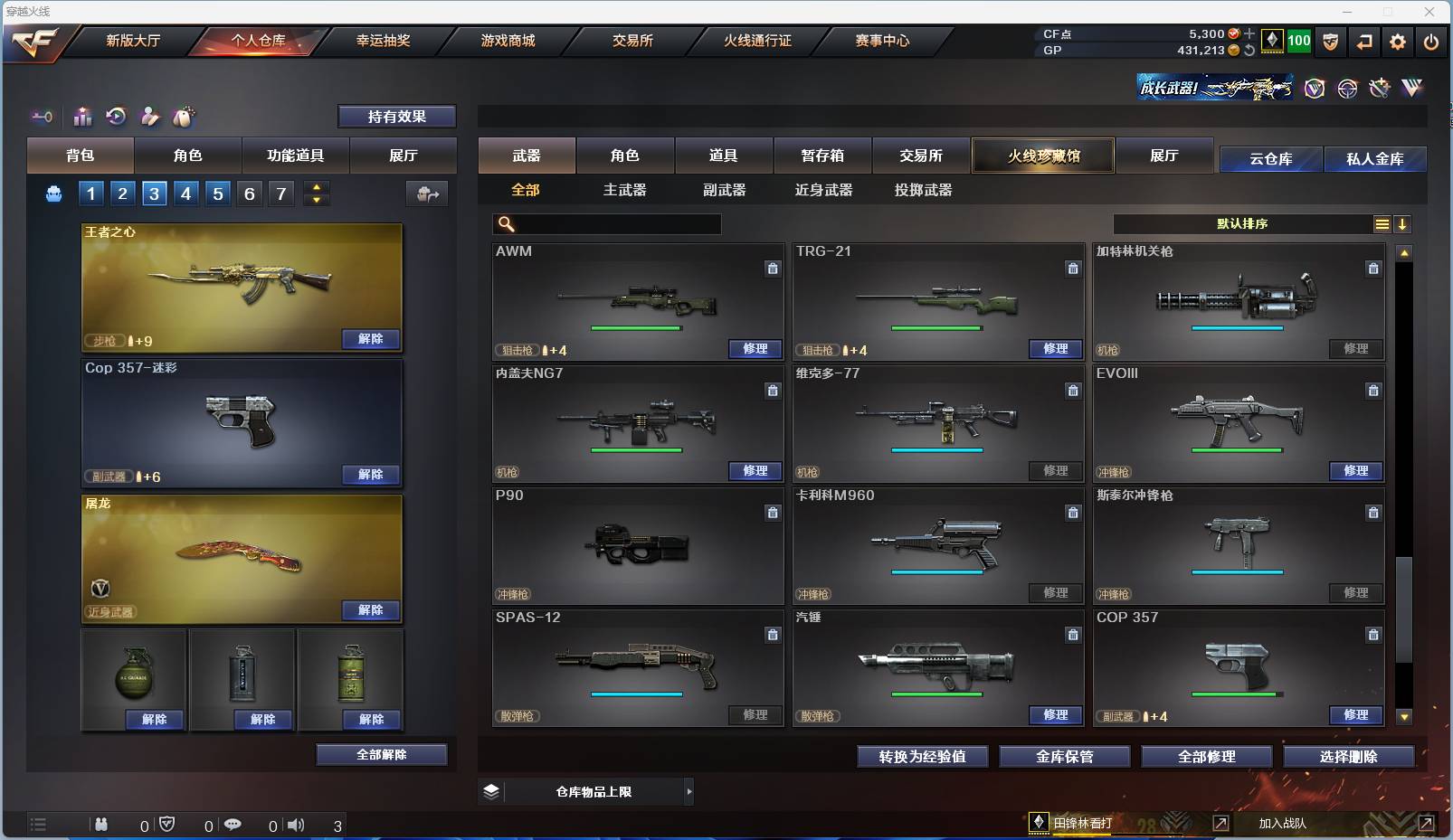The width and height of the screenshot is (1453, 840).
Task: Switch to the 主武器 weapon tab
Action: click(624, 190)
